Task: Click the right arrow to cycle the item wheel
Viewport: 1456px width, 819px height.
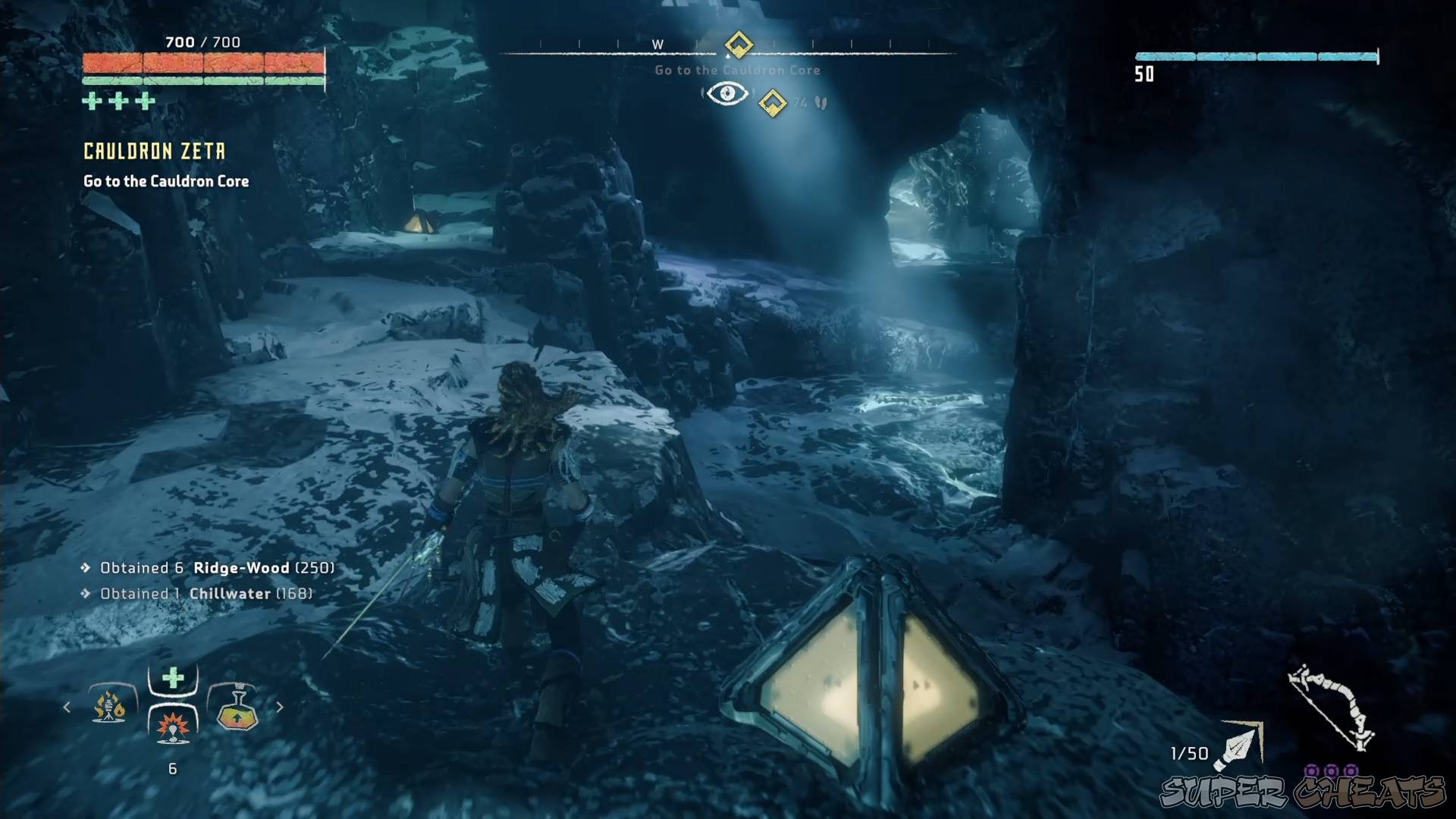Action: click(x=279, y=707)
